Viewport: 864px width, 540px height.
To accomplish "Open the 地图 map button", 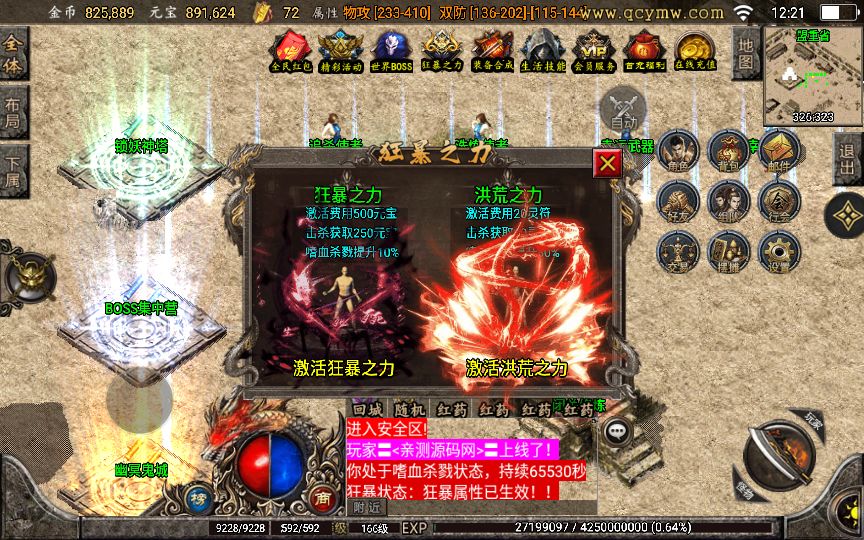I will pyautogui.click(x=744, y=52).
